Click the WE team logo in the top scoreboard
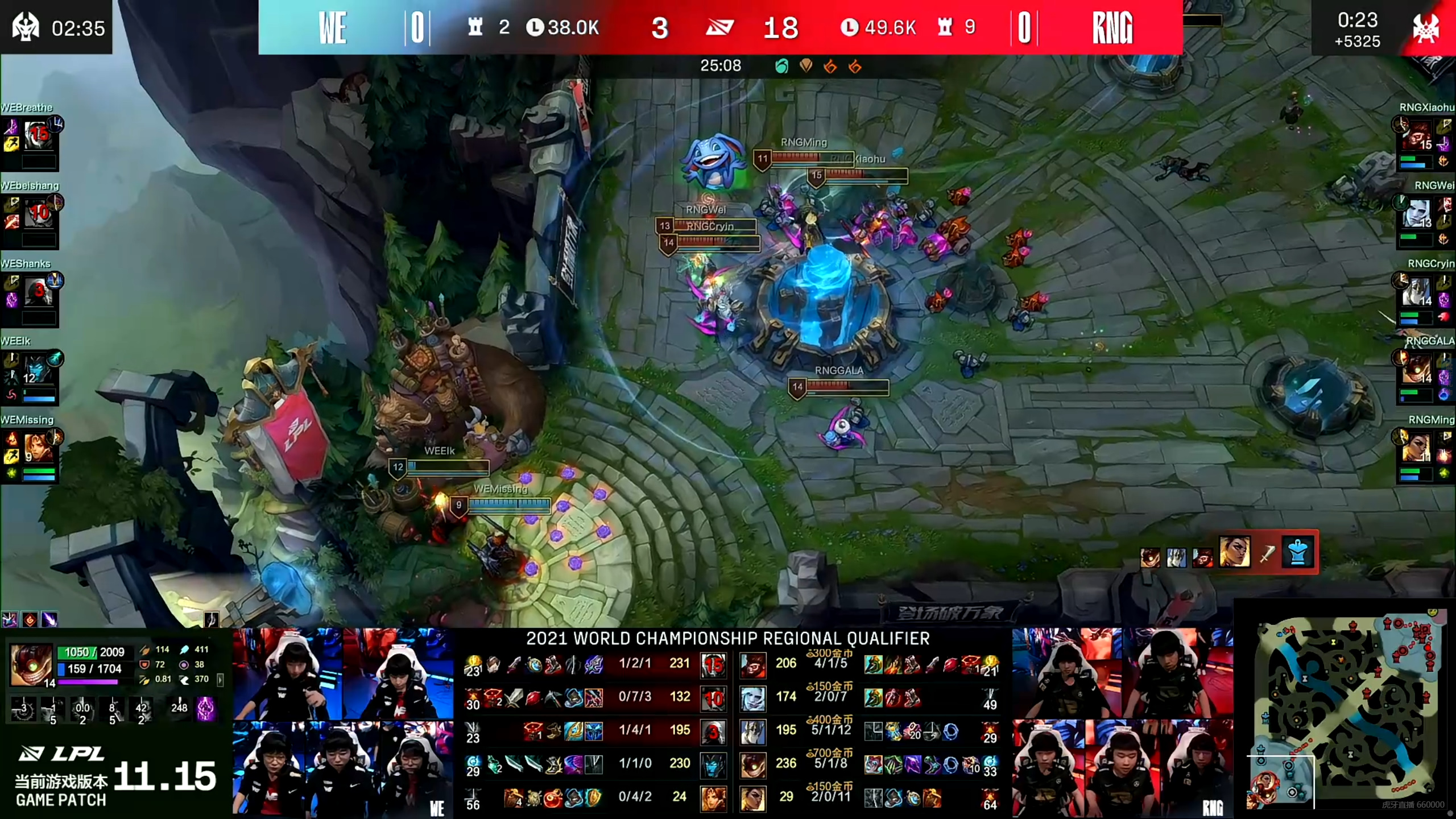The image size is (1456, 819). 333,27
